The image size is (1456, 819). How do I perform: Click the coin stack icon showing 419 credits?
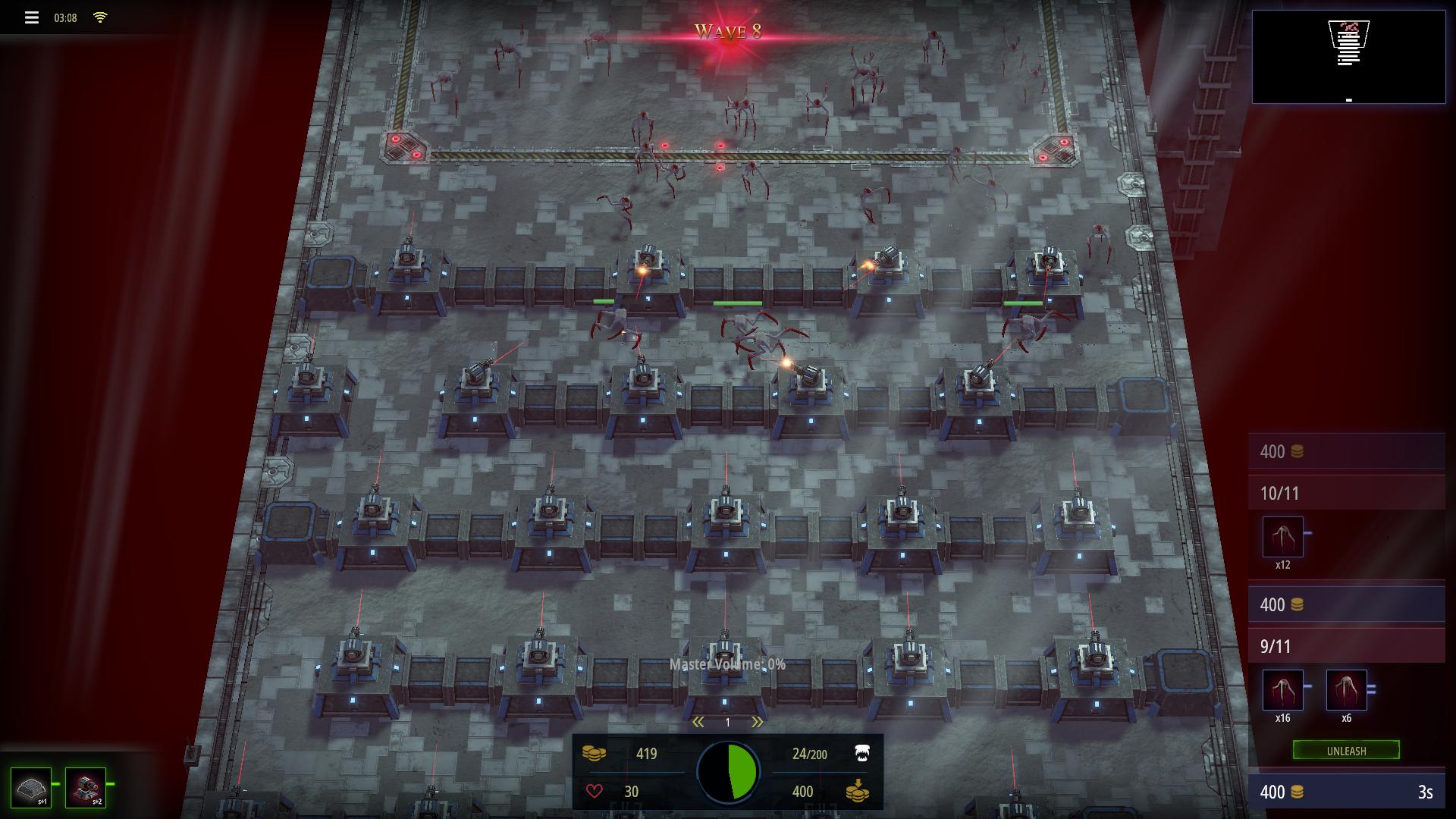tap(596, 754)
